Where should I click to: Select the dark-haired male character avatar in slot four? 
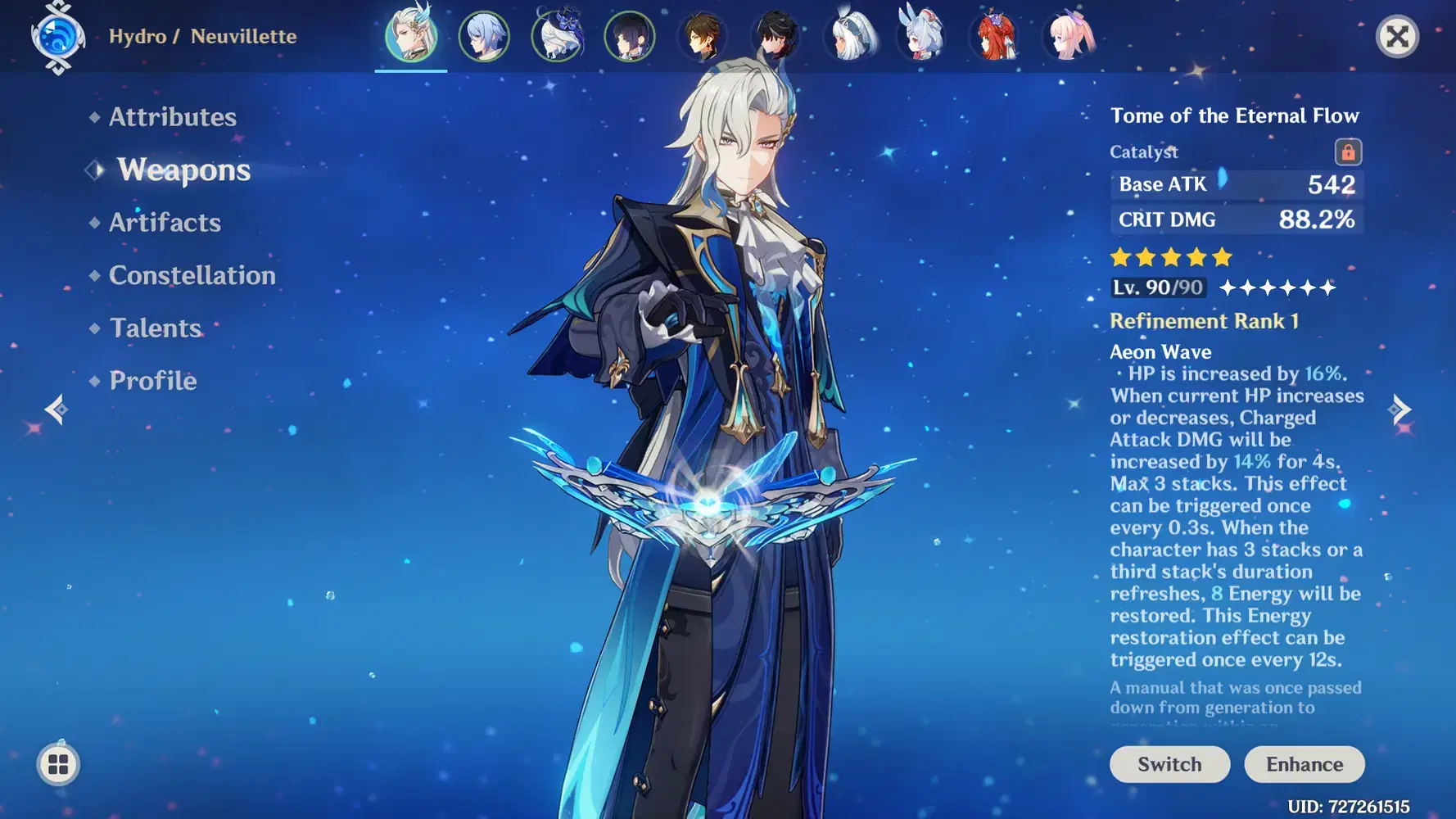tap(629, 37)
